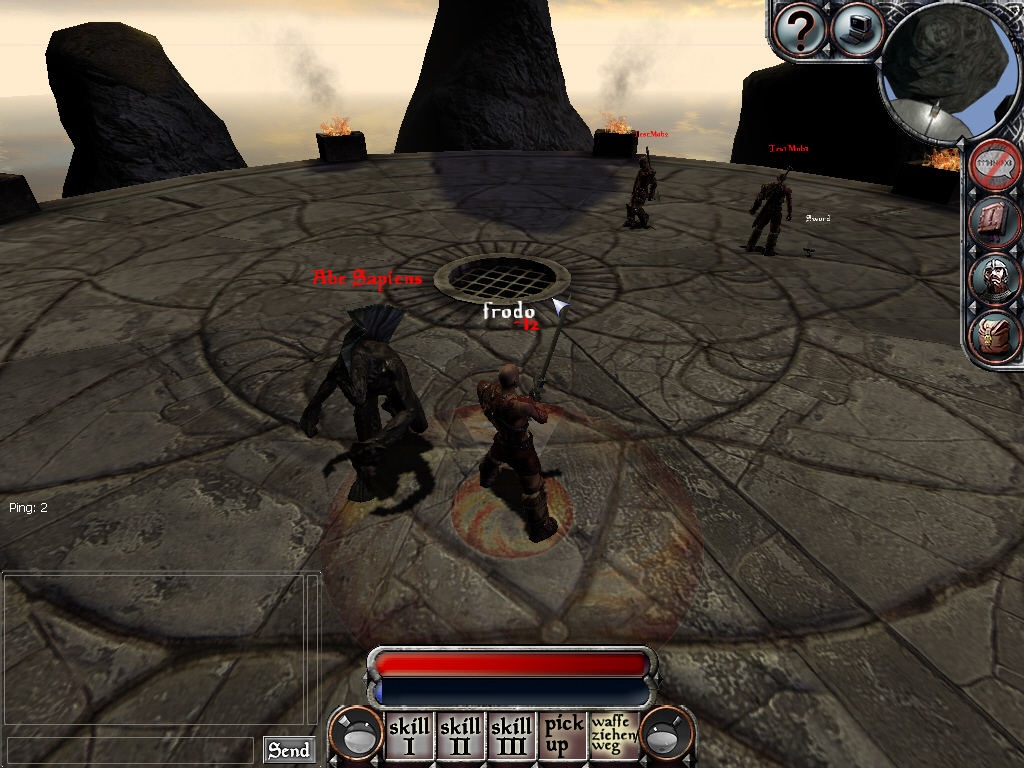Use the left potion flask slot
1024x768 pixels.
[357, 736]
